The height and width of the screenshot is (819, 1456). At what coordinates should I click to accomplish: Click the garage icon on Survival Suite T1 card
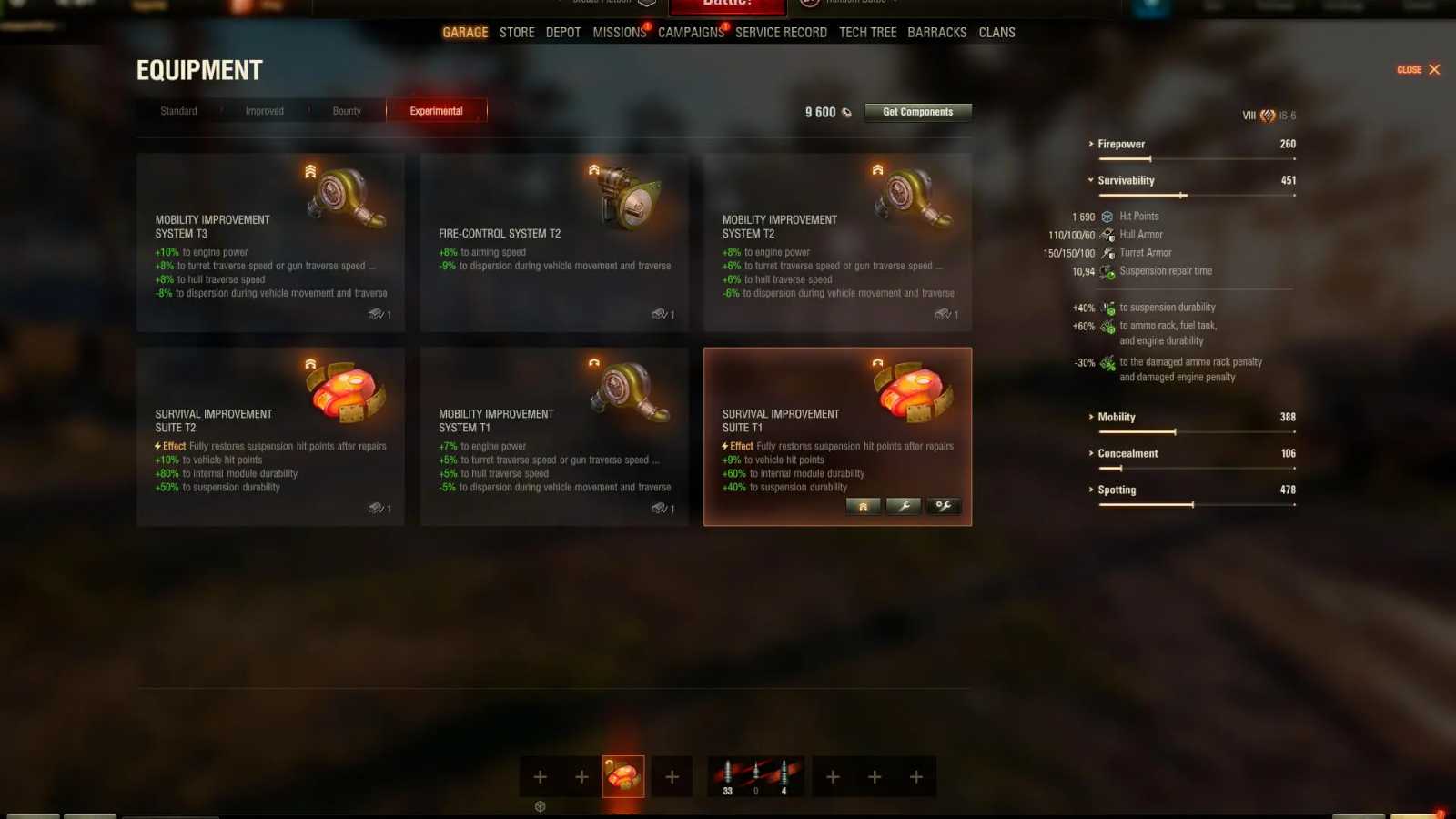tap(863, 506)
